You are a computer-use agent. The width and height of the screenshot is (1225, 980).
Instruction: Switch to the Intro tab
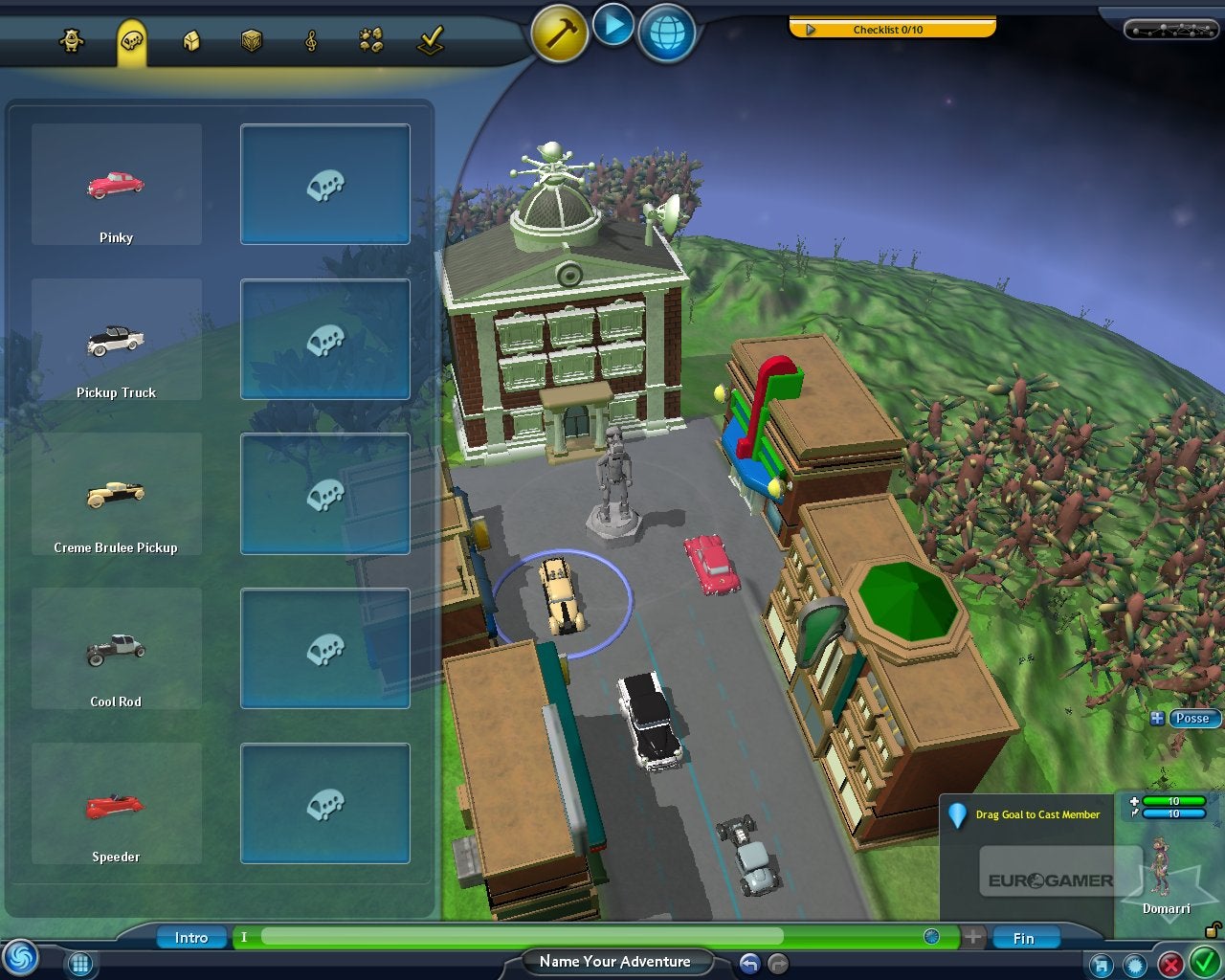(190, 938)
